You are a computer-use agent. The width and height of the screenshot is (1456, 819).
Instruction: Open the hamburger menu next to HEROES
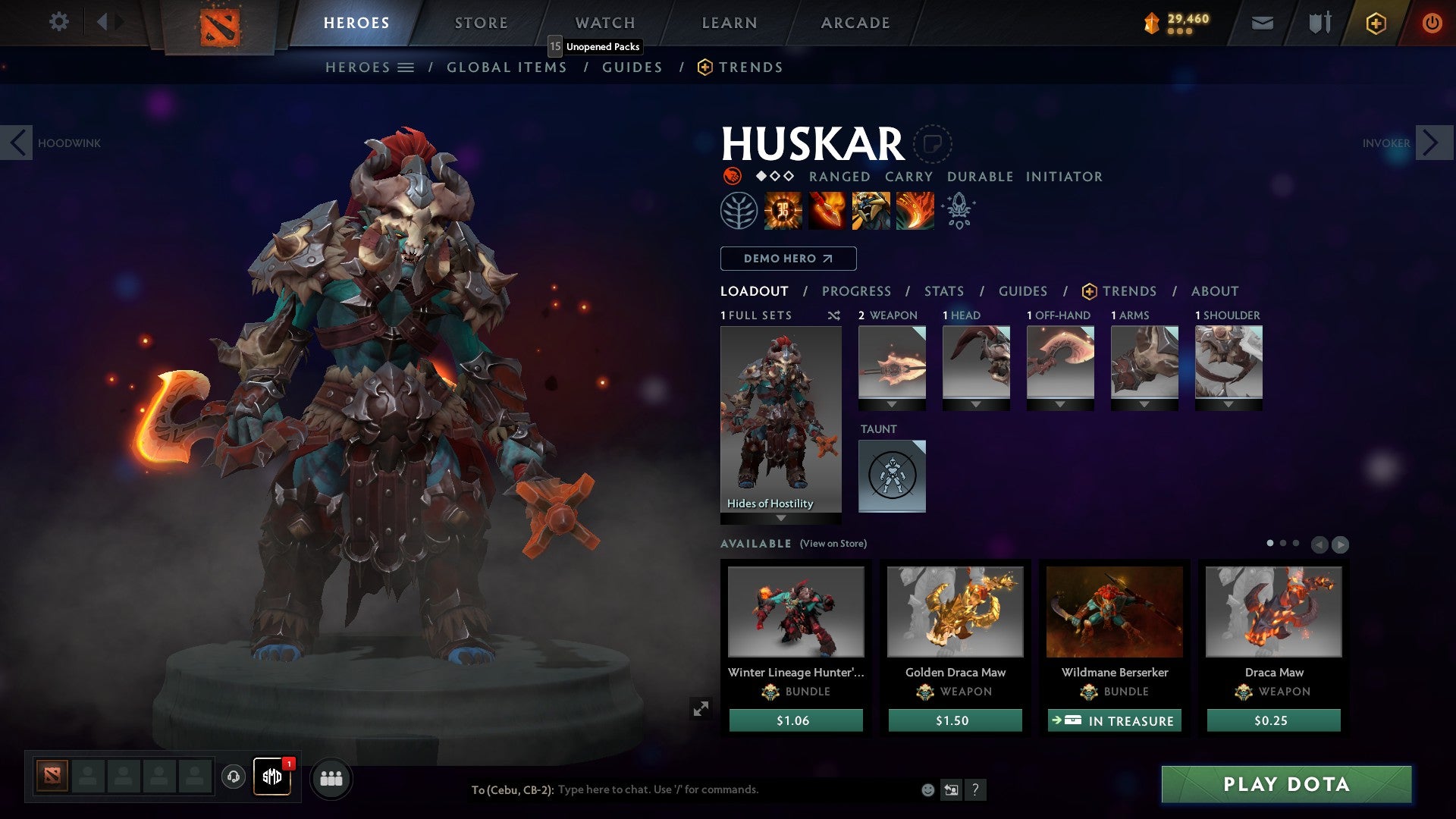pos(407,67)
